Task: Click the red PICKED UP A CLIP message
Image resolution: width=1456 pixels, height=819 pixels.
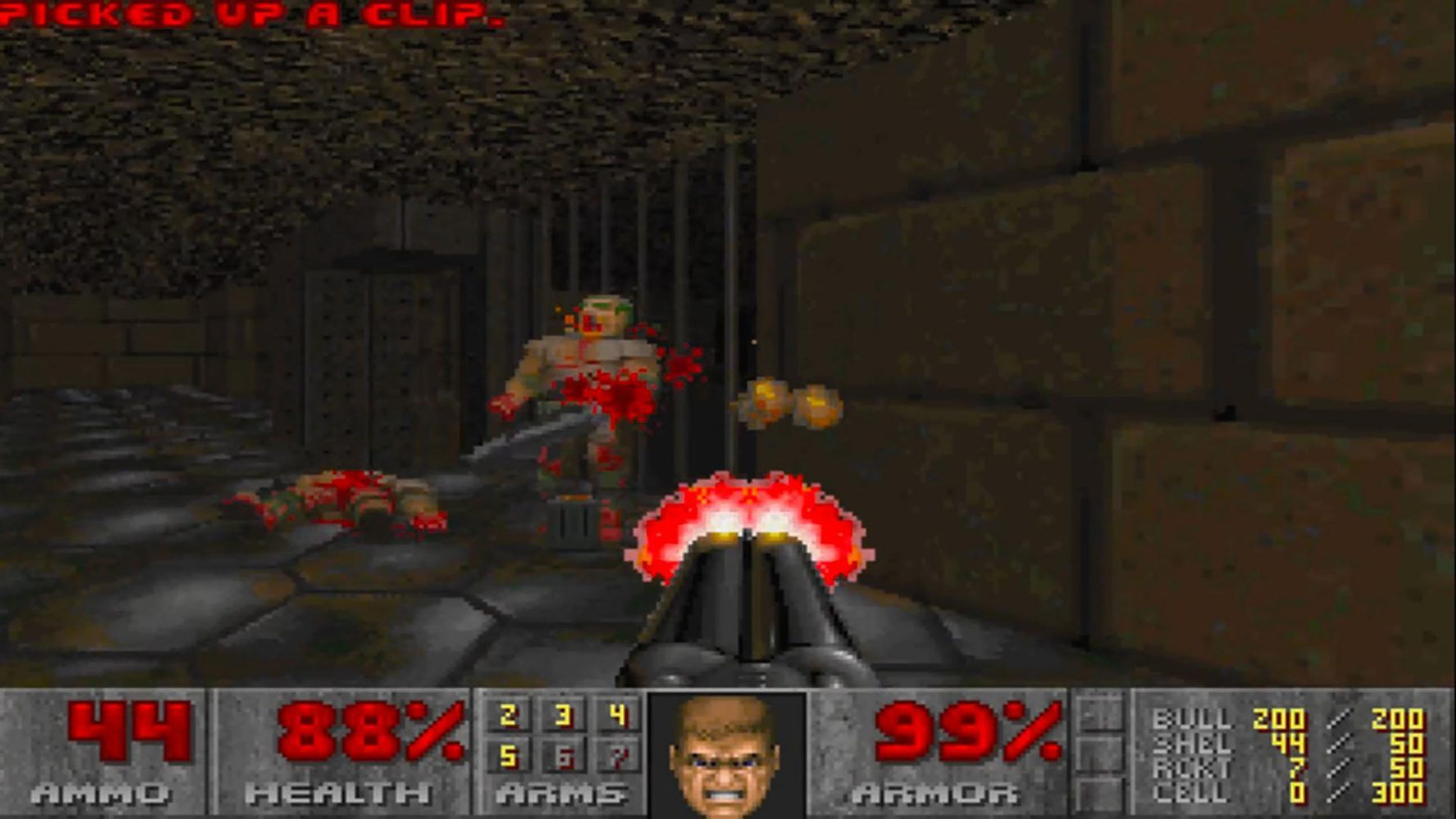Action: point(246,14)
